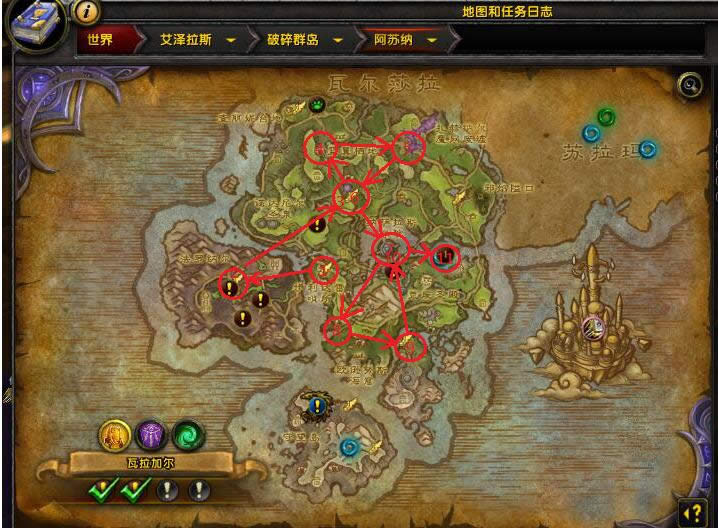The width and height of the screenshot is (718, 528).
Task: Open the 世界 (World) map breadcrumb
Action: [x=100, y=40]
